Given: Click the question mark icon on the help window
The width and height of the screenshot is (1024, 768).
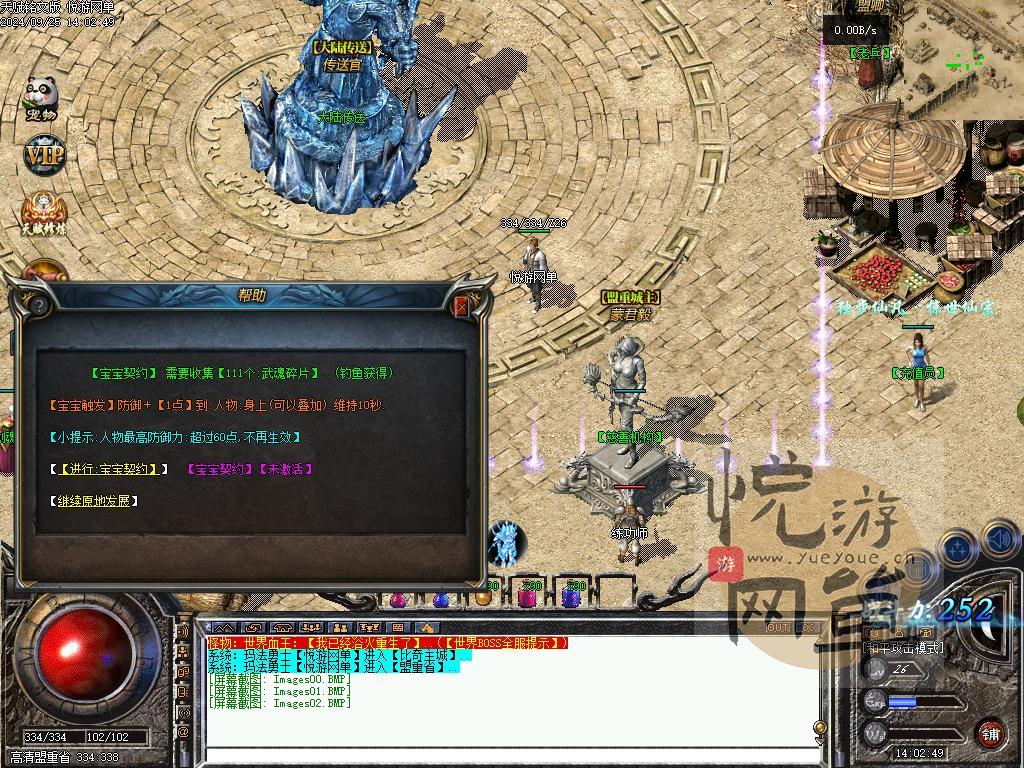Looking at the screenshot, I should coord(38,305).
